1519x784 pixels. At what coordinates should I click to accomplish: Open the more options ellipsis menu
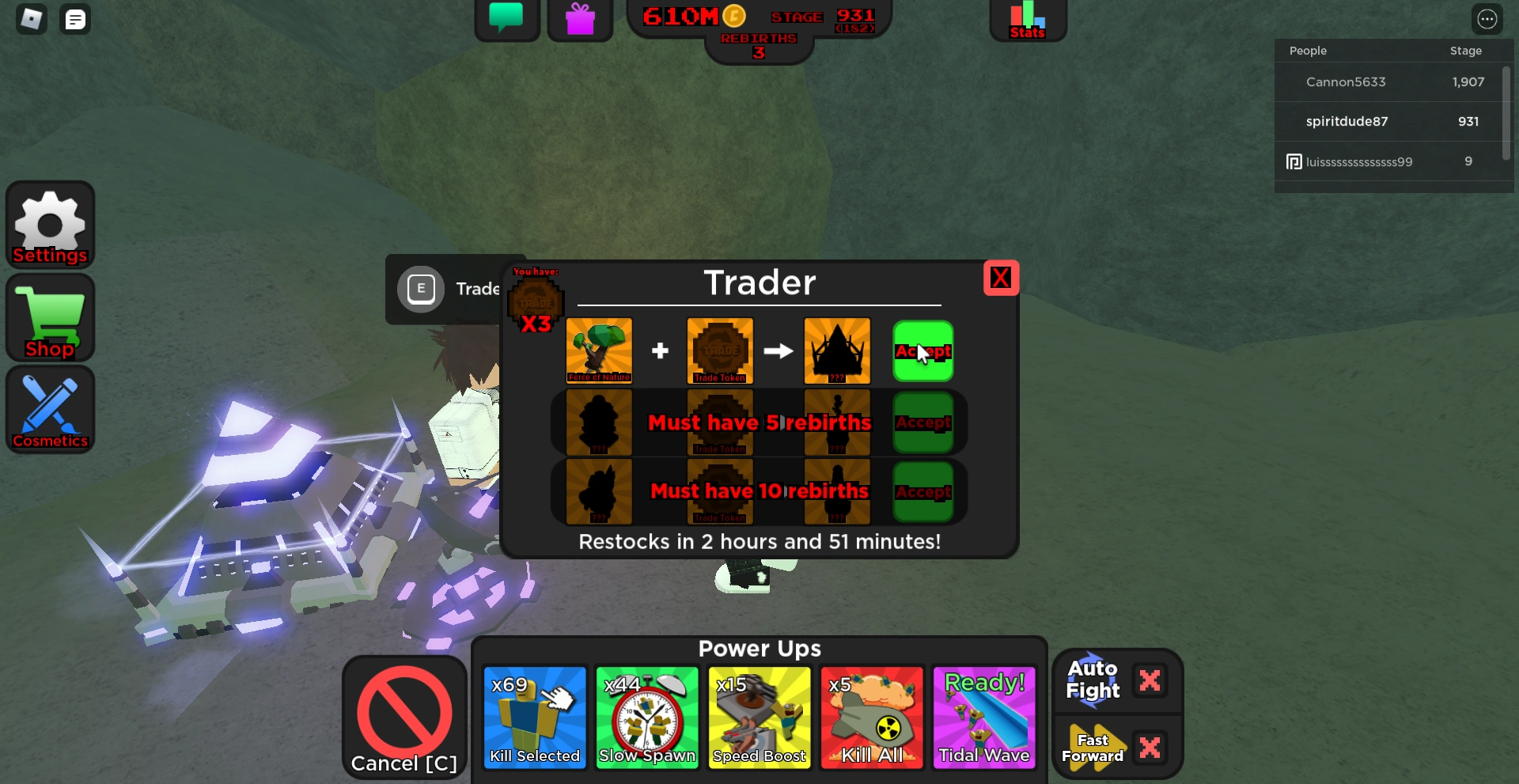coord(1488,19)
